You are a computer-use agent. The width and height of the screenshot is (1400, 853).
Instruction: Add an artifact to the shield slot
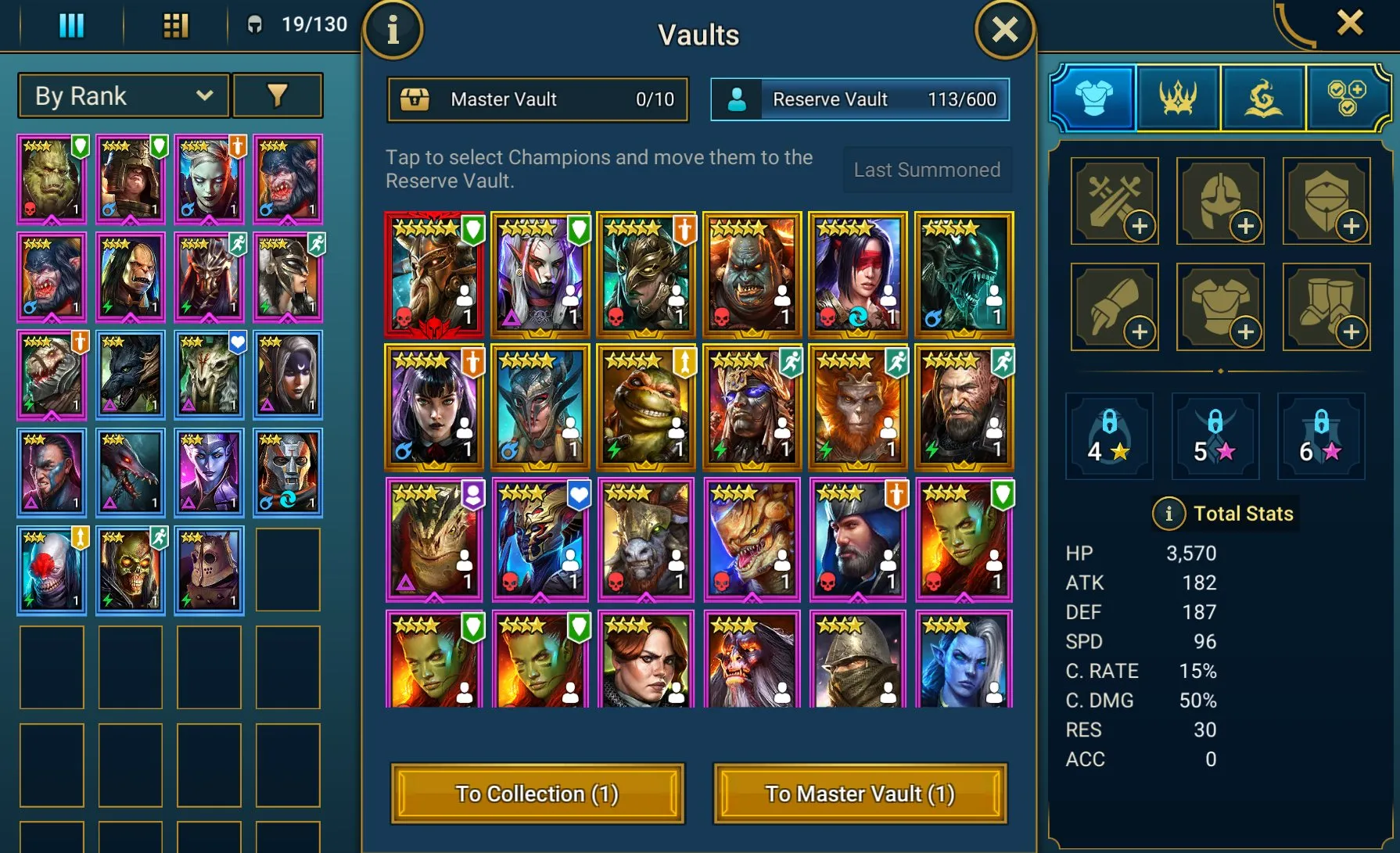tap(1325, 201)
